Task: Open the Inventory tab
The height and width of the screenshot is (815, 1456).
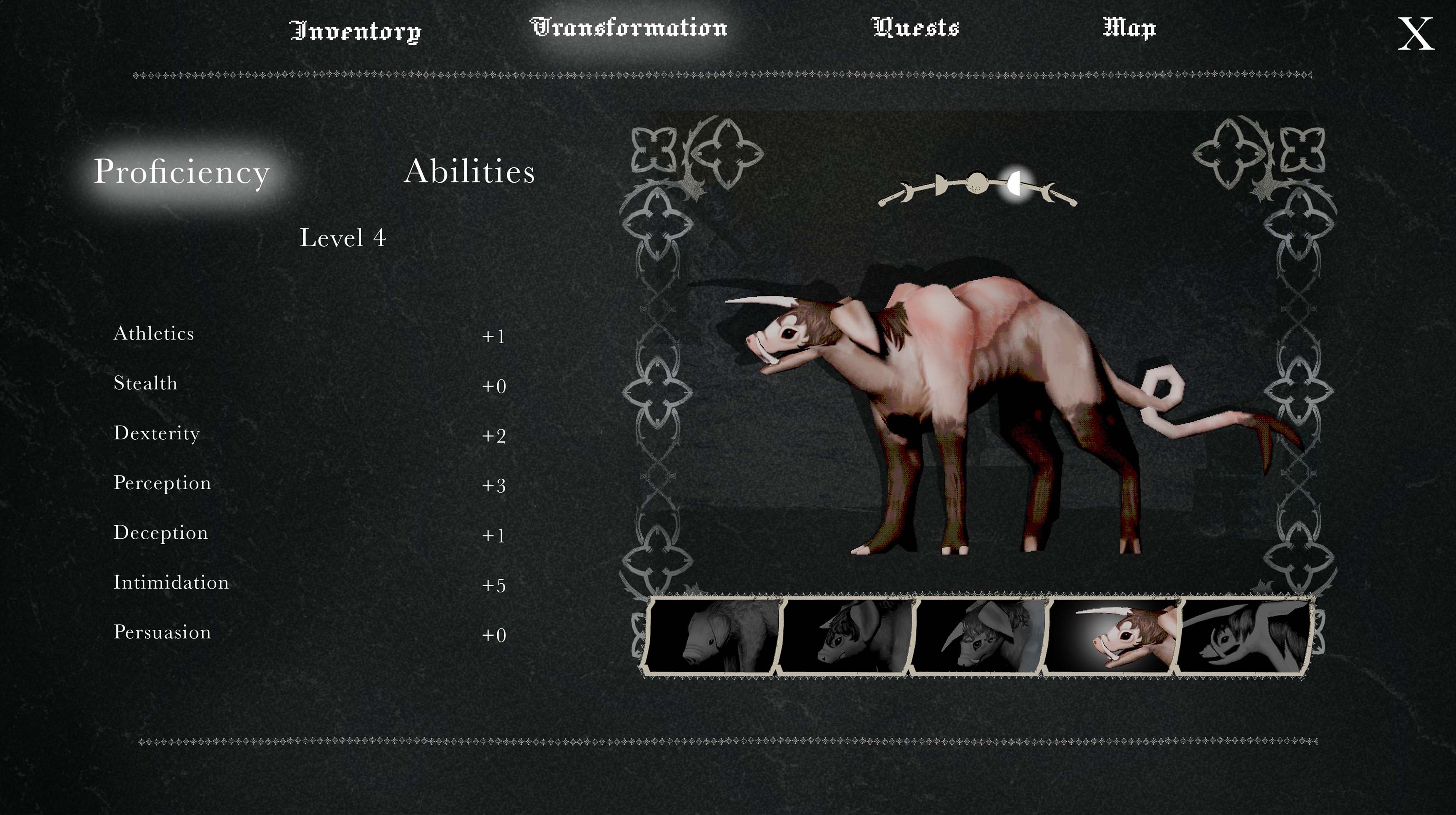Action: [356, 30]
